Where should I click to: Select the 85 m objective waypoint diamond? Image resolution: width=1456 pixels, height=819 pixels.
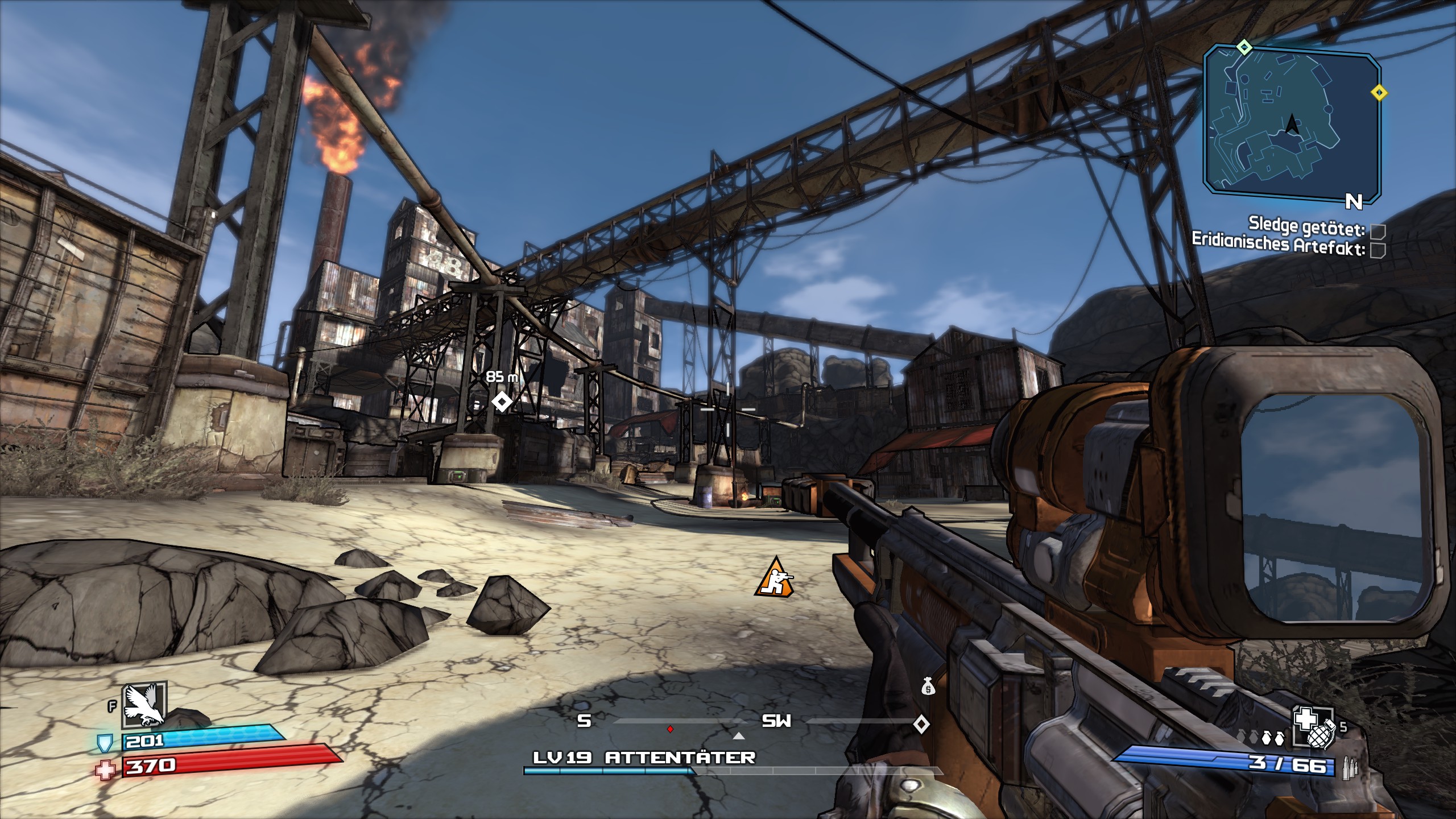(501, 402)
